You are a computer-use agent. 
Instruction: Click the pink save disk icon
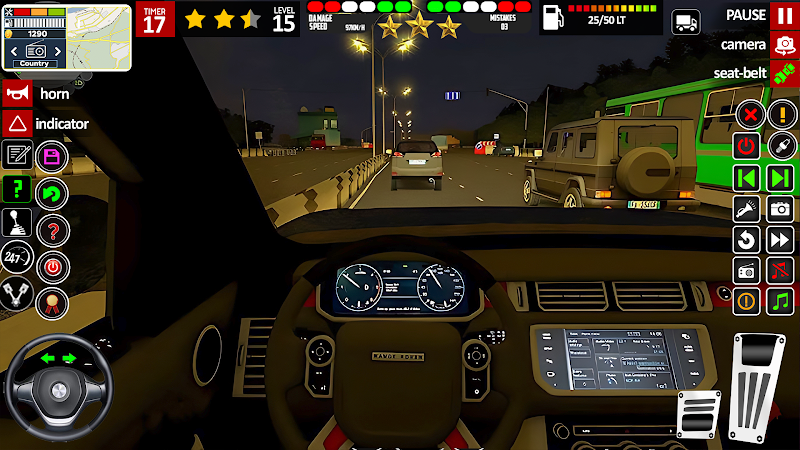(x=50, y=157)
